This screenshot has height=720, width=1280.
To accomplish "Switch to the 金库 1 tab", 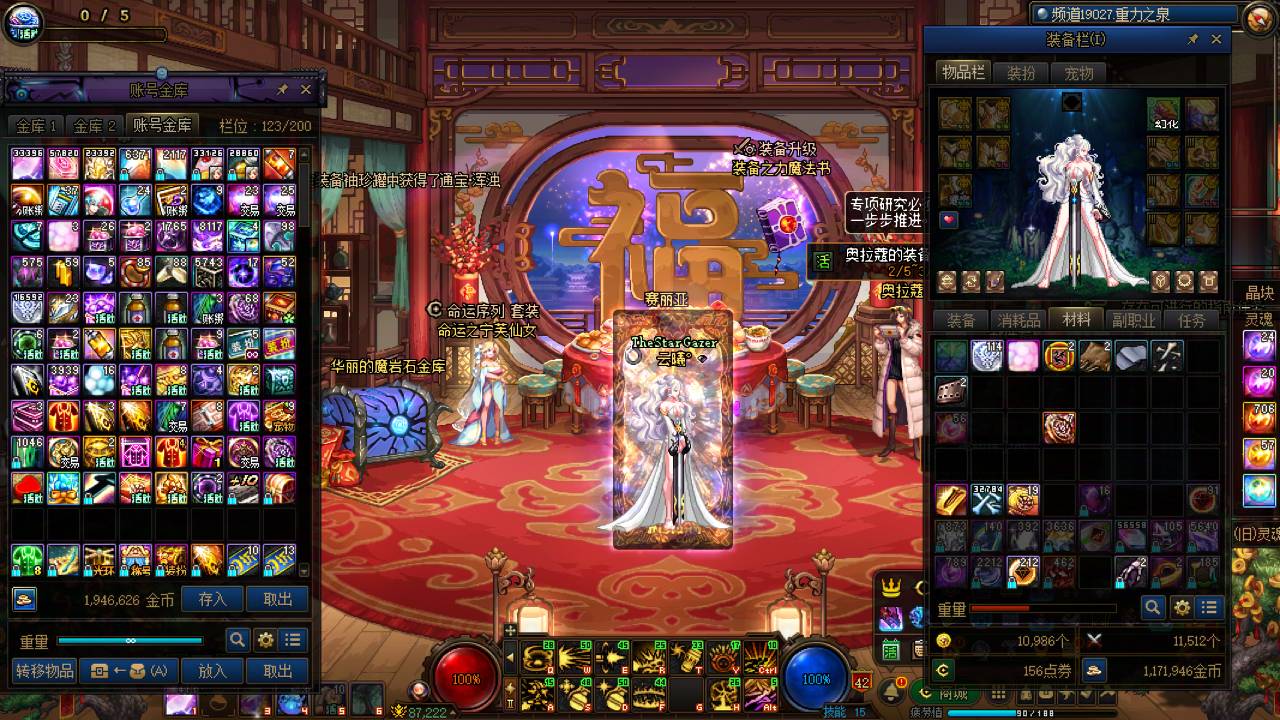I will (x=37, y=126).
